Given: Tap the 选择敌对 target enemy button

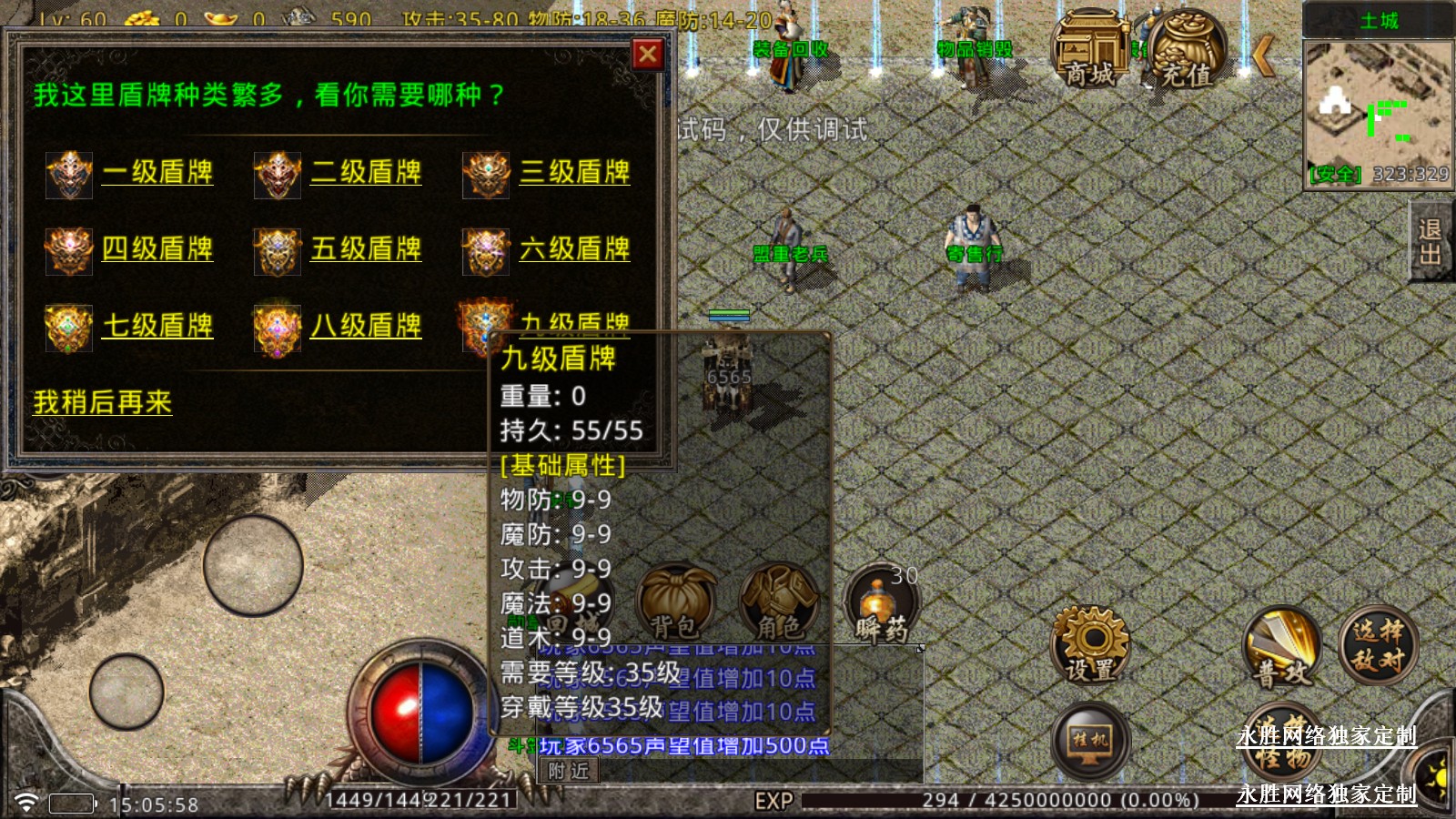Looking at the screenshot, I should pos(1378,644).
